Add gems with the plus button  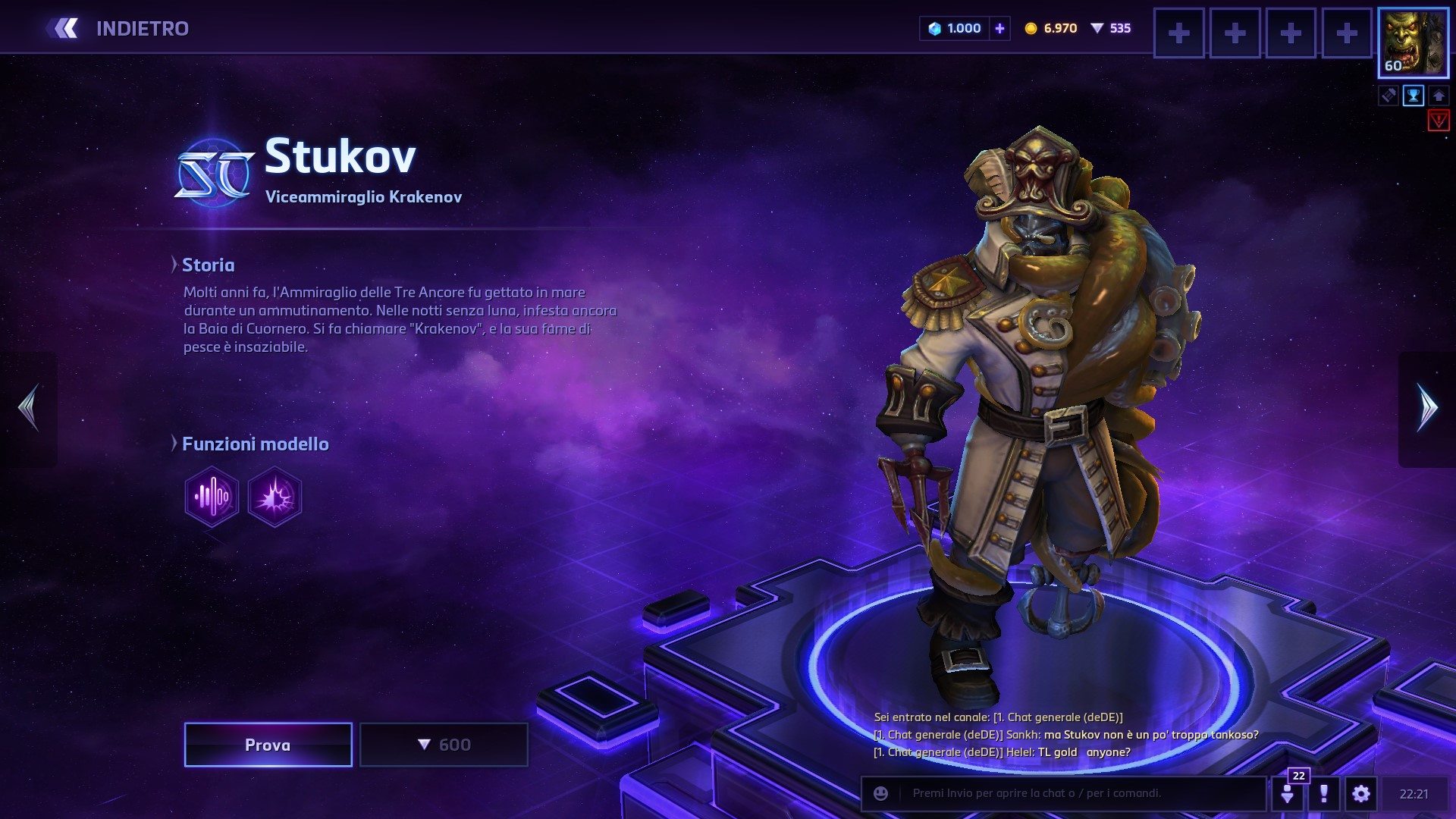pyautogui.click(x=999, y=29)
